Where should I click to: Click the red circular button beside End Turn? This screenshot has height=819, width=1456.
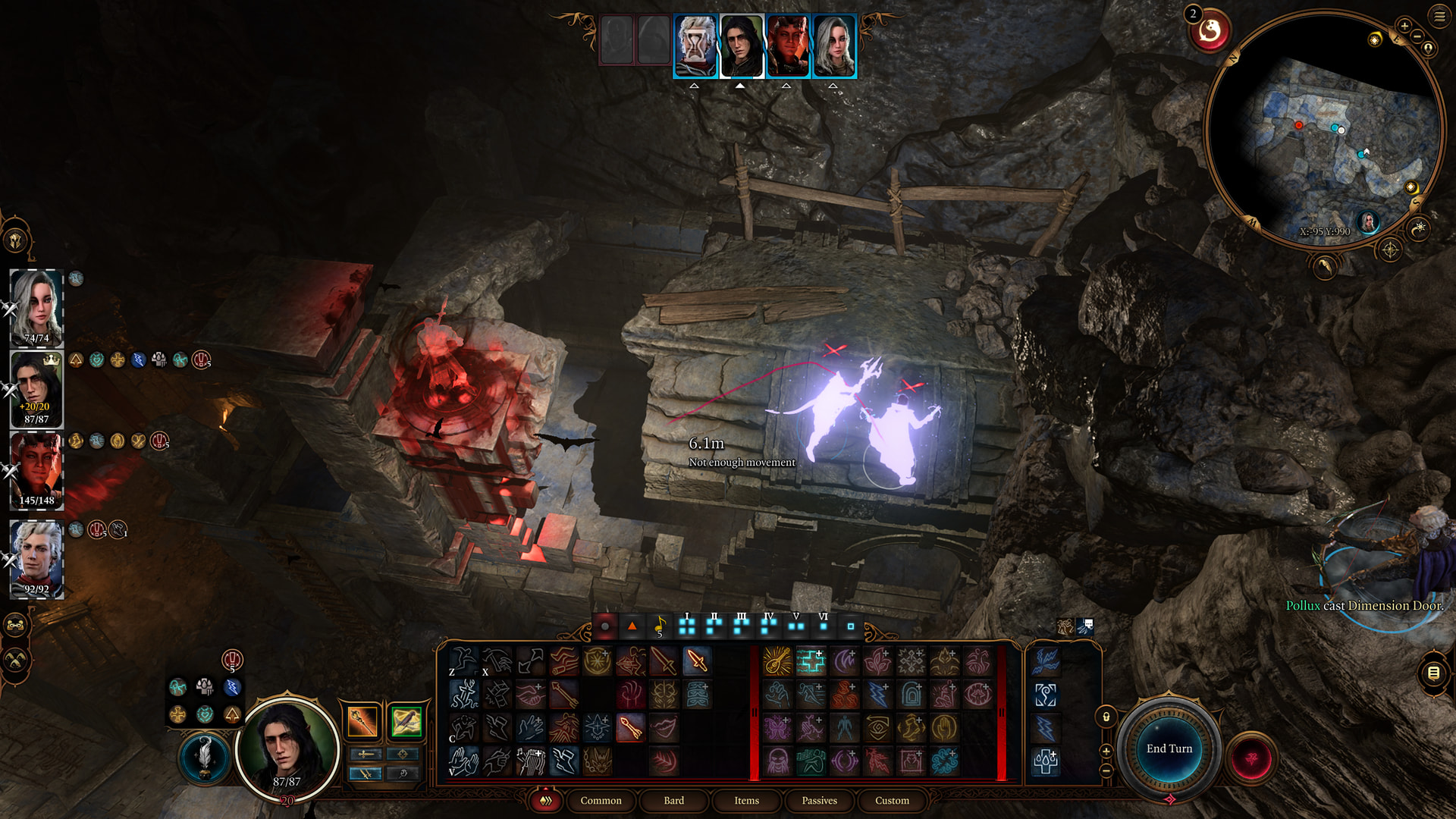pos(1251,758)
